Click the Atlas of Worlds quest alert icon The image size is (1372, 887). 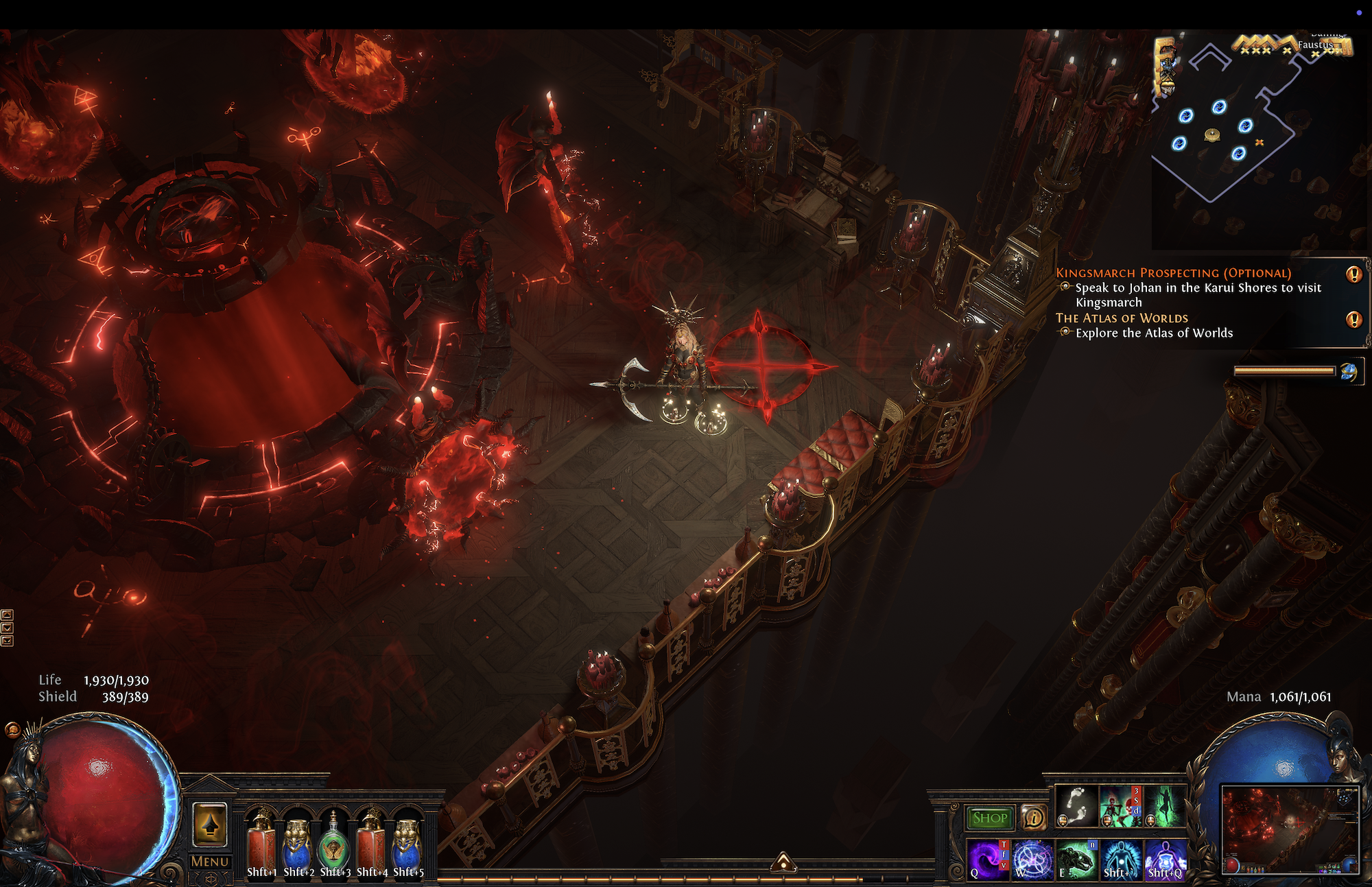pyautogui.click(x=1353, y=319)
